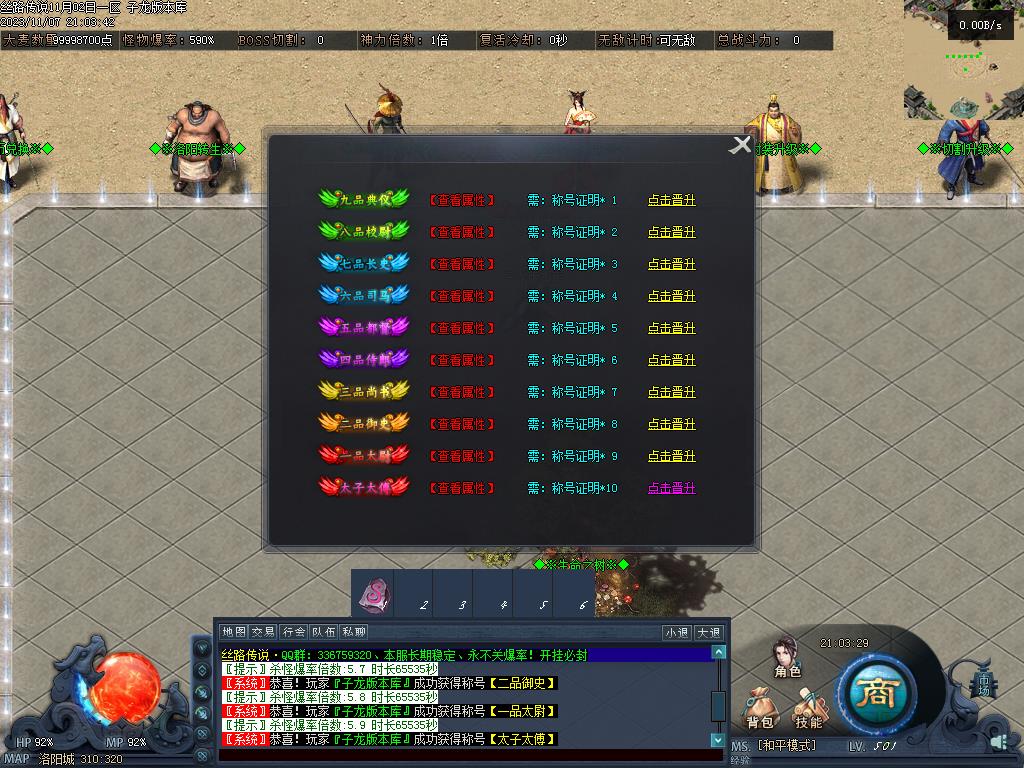Open the 交易 trade tab
The height and width of the screenshot is (768, 1024).
tap(263, 632)
